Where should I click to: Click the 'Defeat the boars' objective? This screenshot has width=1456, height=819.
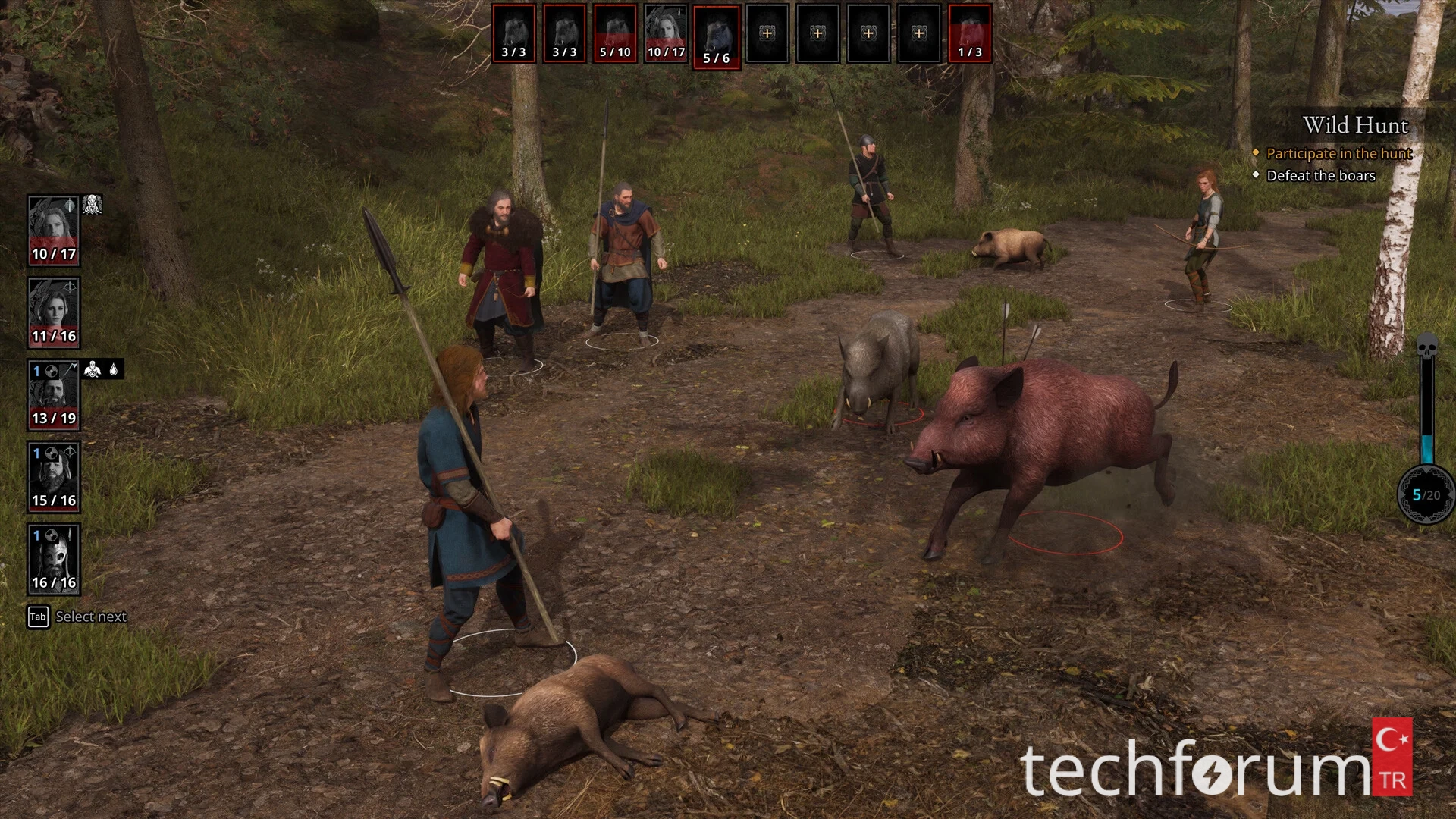(x=1320, y=176)
